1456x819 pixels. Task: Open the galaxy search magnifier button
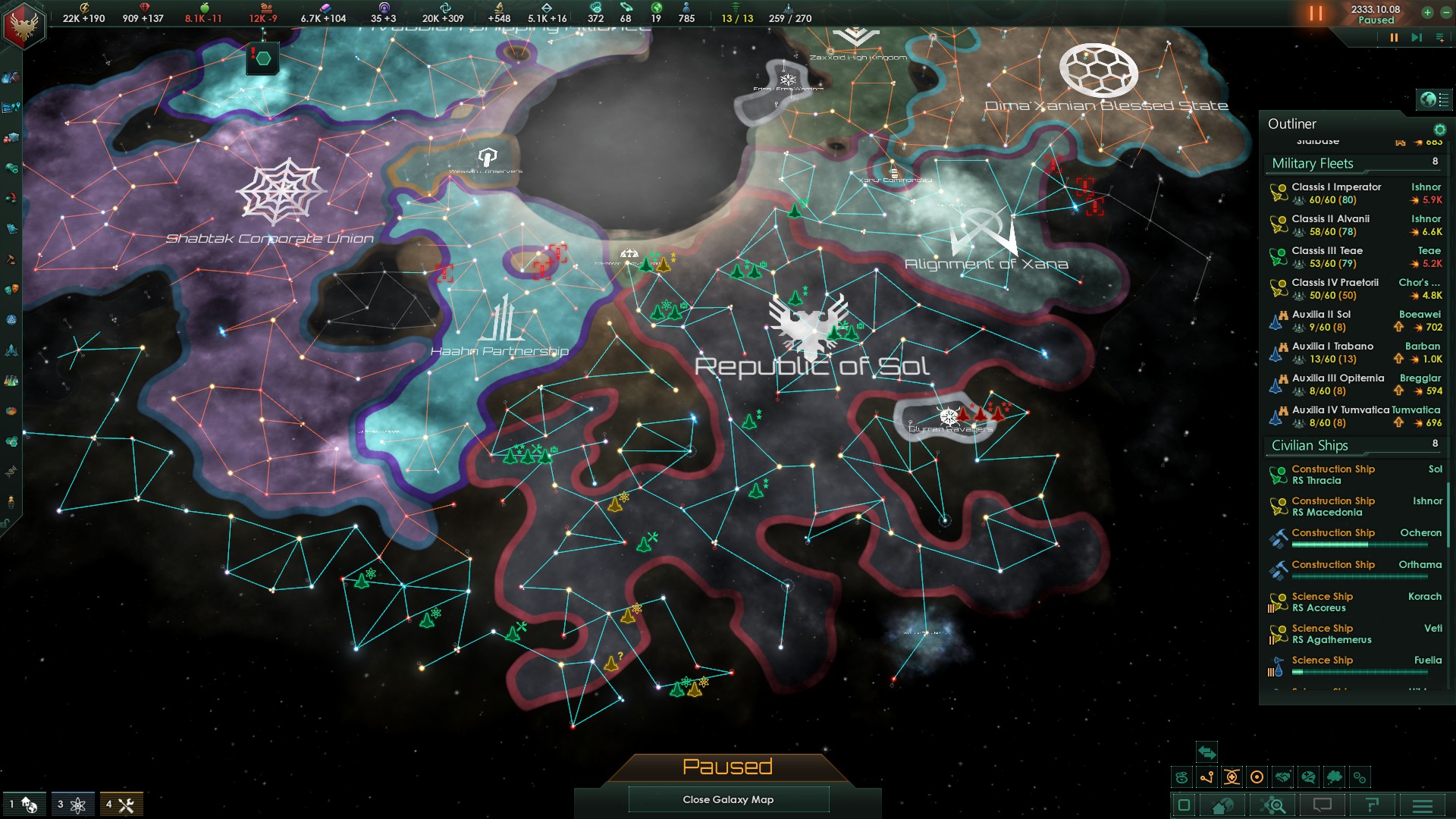1273,805
